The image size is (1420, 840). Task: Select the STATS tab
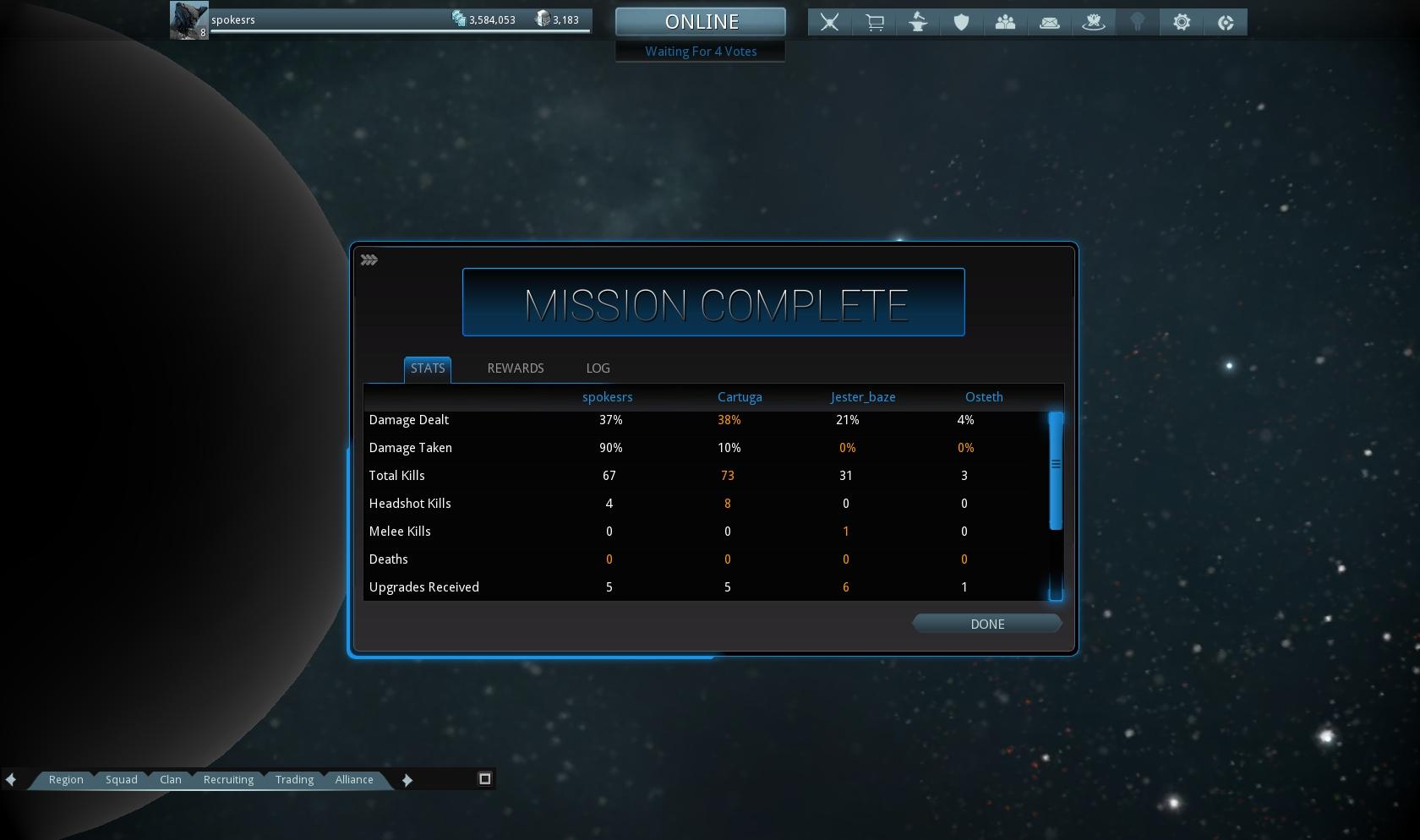pyautogui.click(x=428, y=368)
